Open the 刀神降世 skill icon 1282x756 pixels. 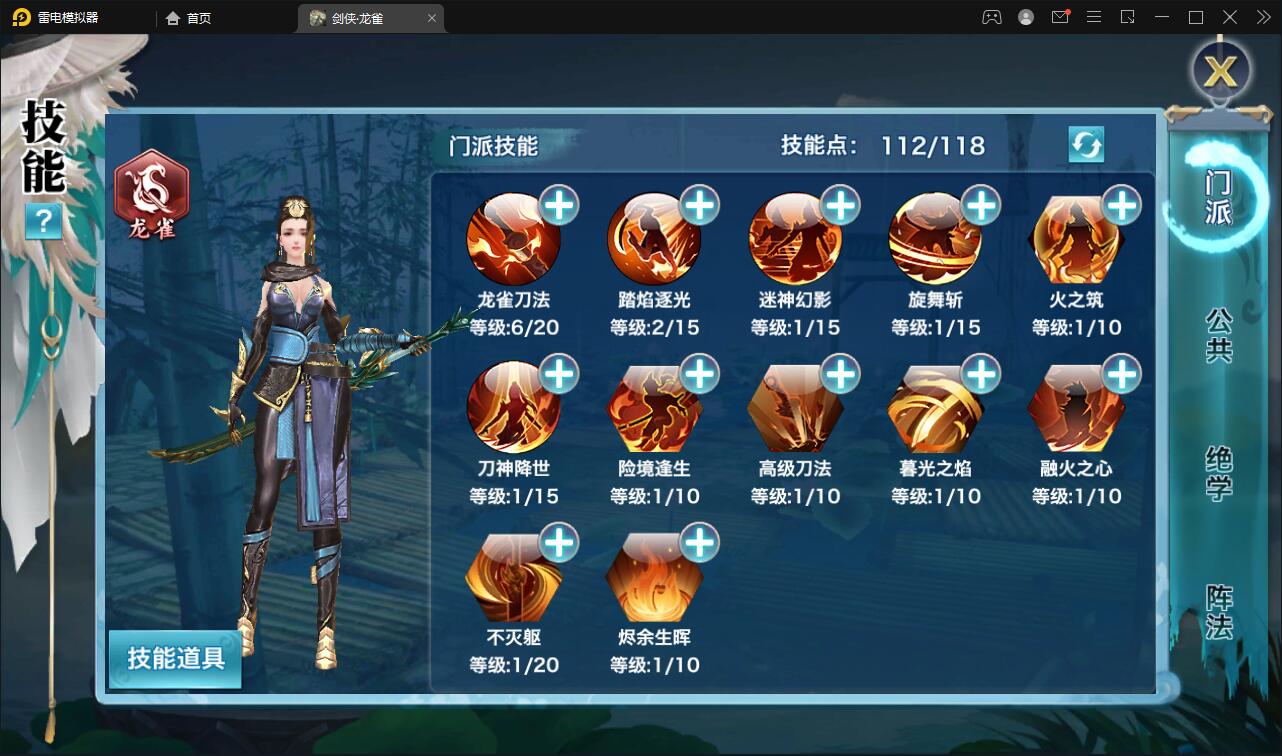515,407
